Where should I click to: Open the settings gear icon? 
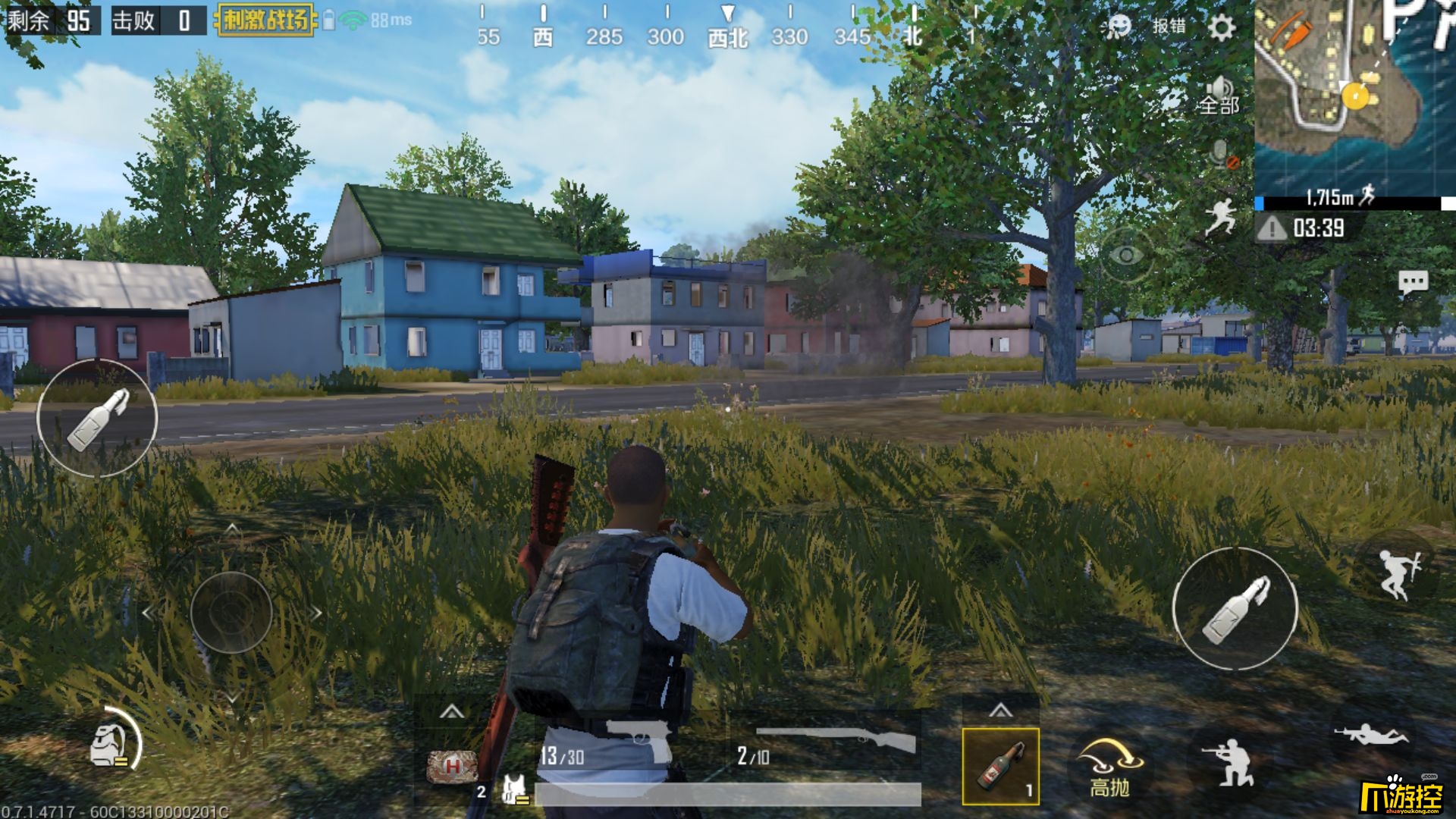1221,27
